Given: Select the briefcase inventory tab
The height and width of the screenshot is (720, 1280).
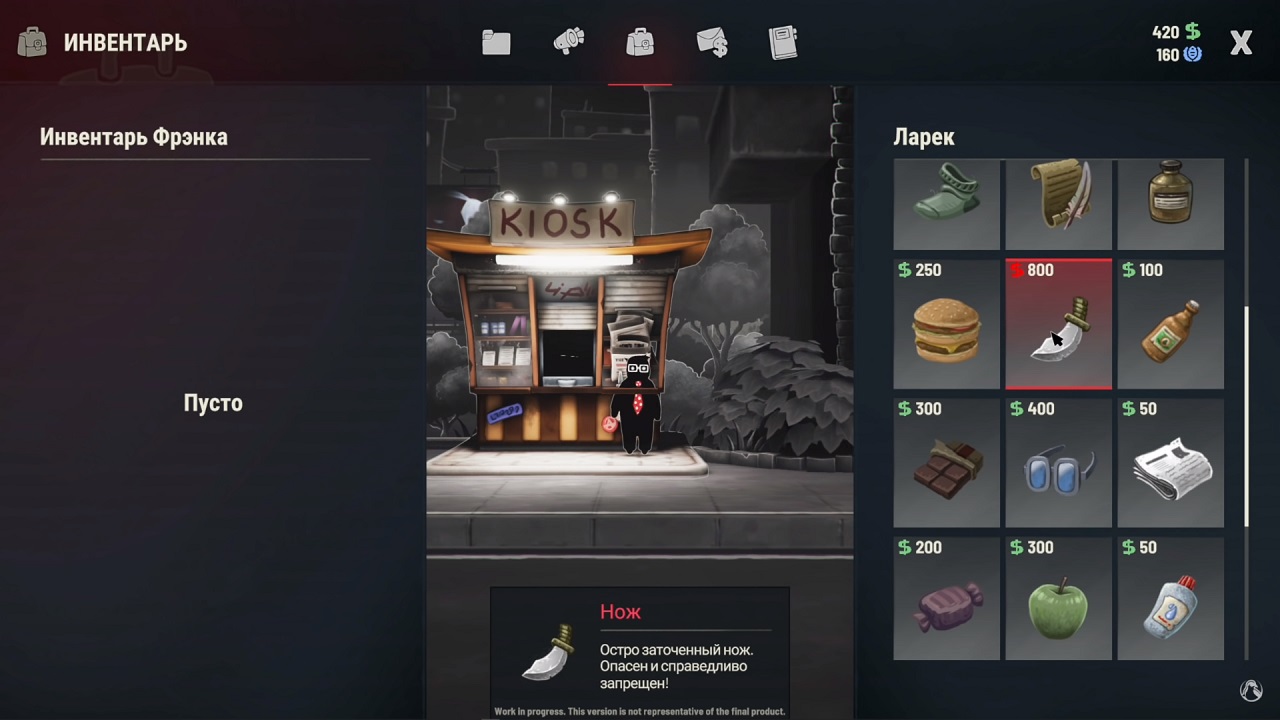Looking at the screenshot, I should tap(640, 43).
